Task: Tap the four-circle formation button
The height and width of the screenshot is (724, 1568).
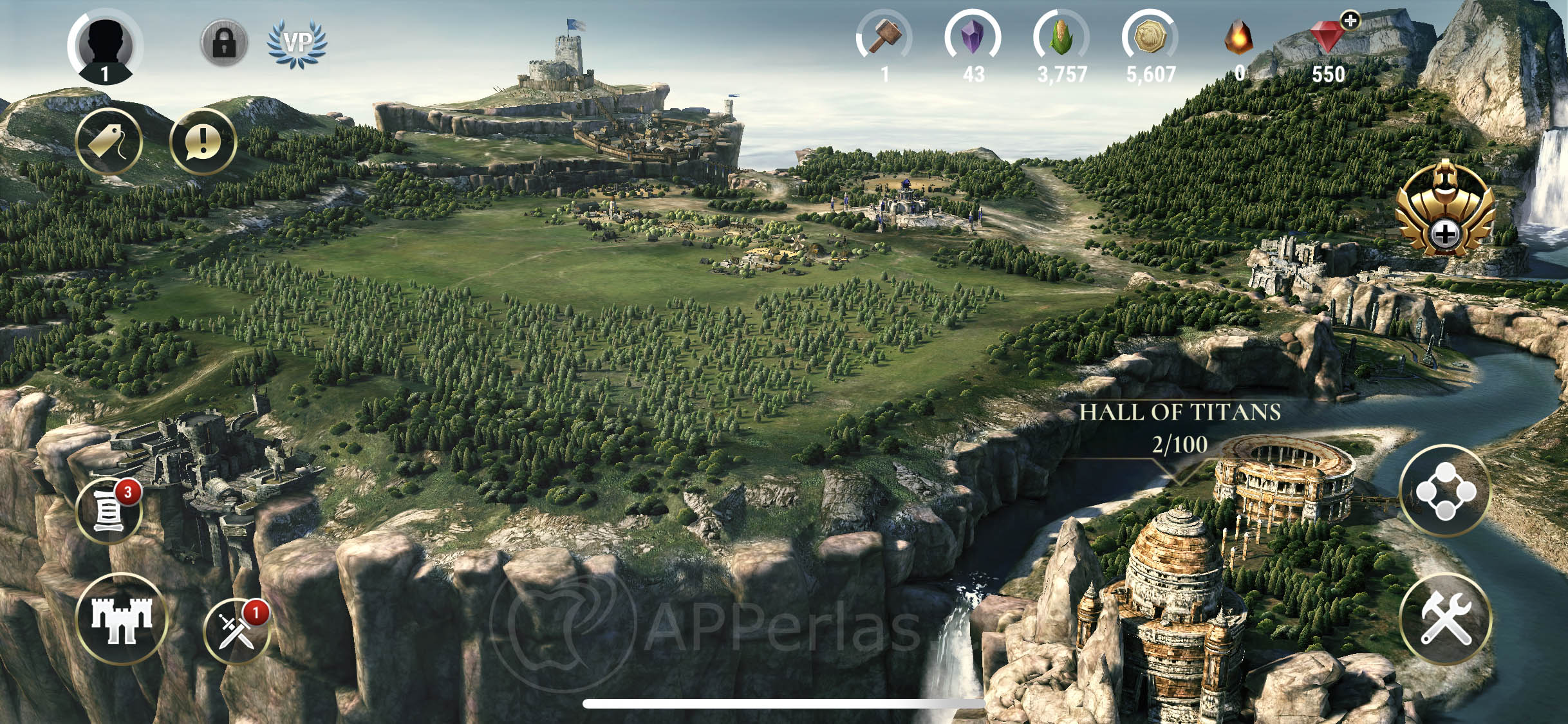Action: 1445,492
